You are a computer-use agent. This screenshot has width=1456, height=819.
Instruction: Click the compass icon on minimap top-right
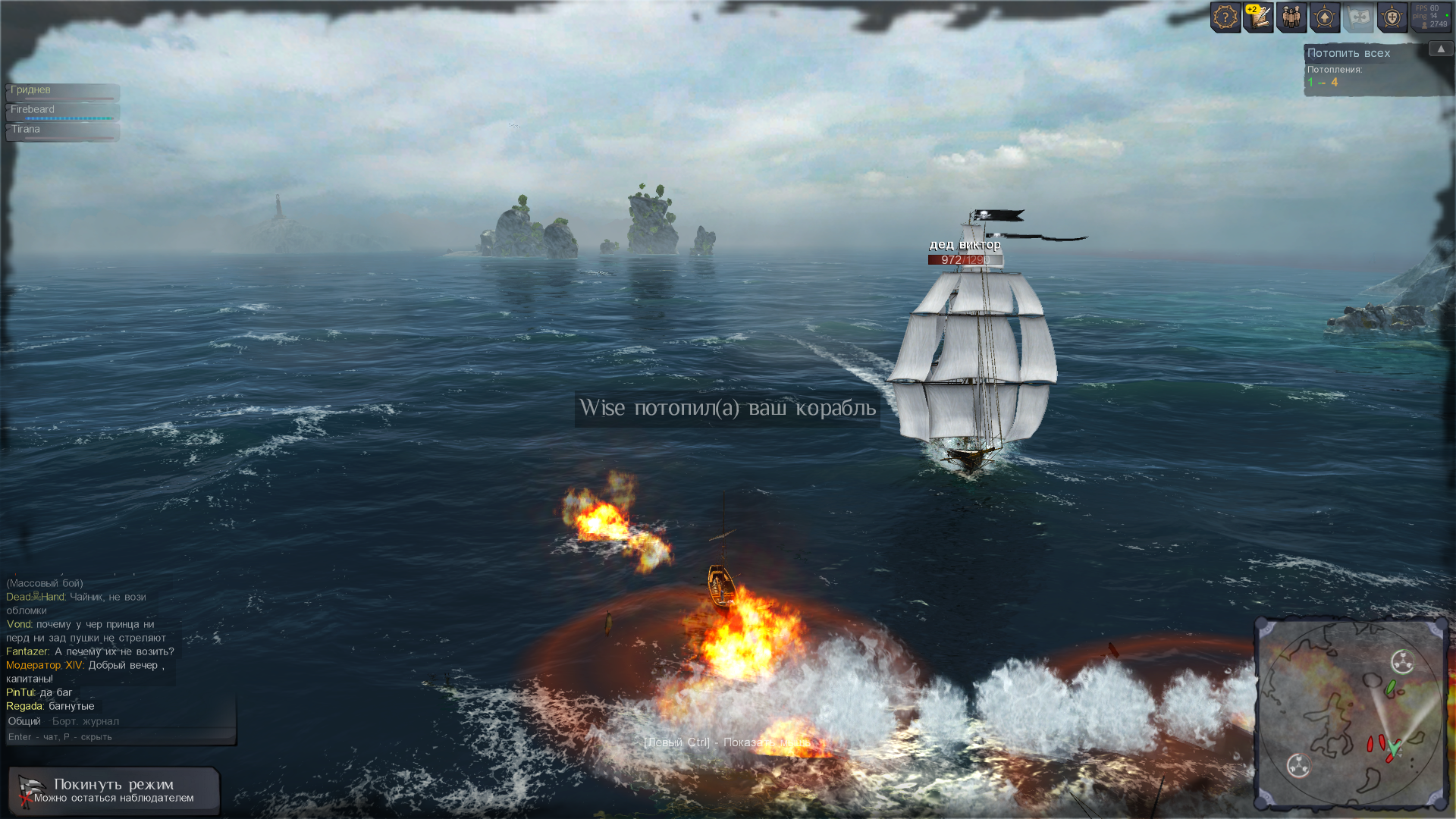click(1404, 661)
